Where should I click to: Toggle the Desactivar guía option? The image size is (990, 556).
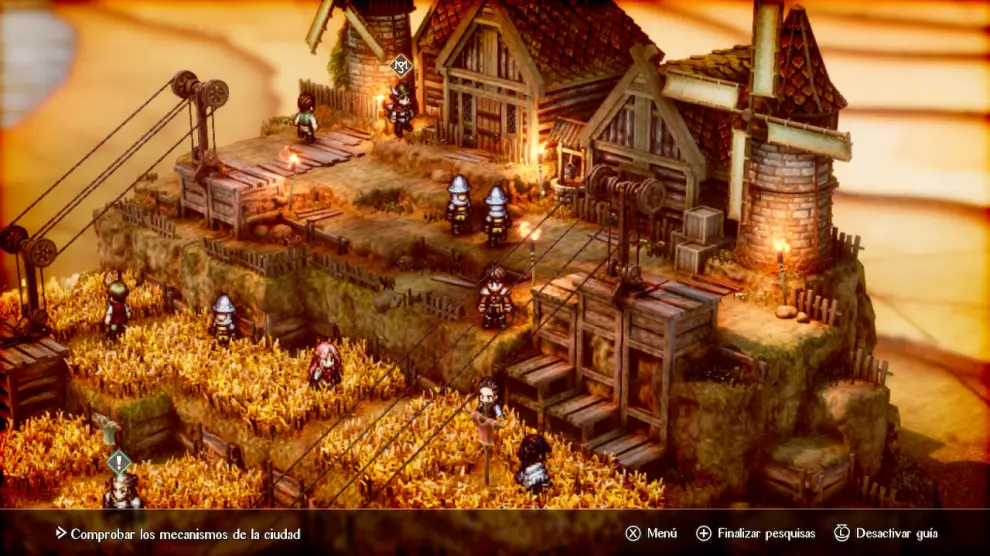[886, 534]
